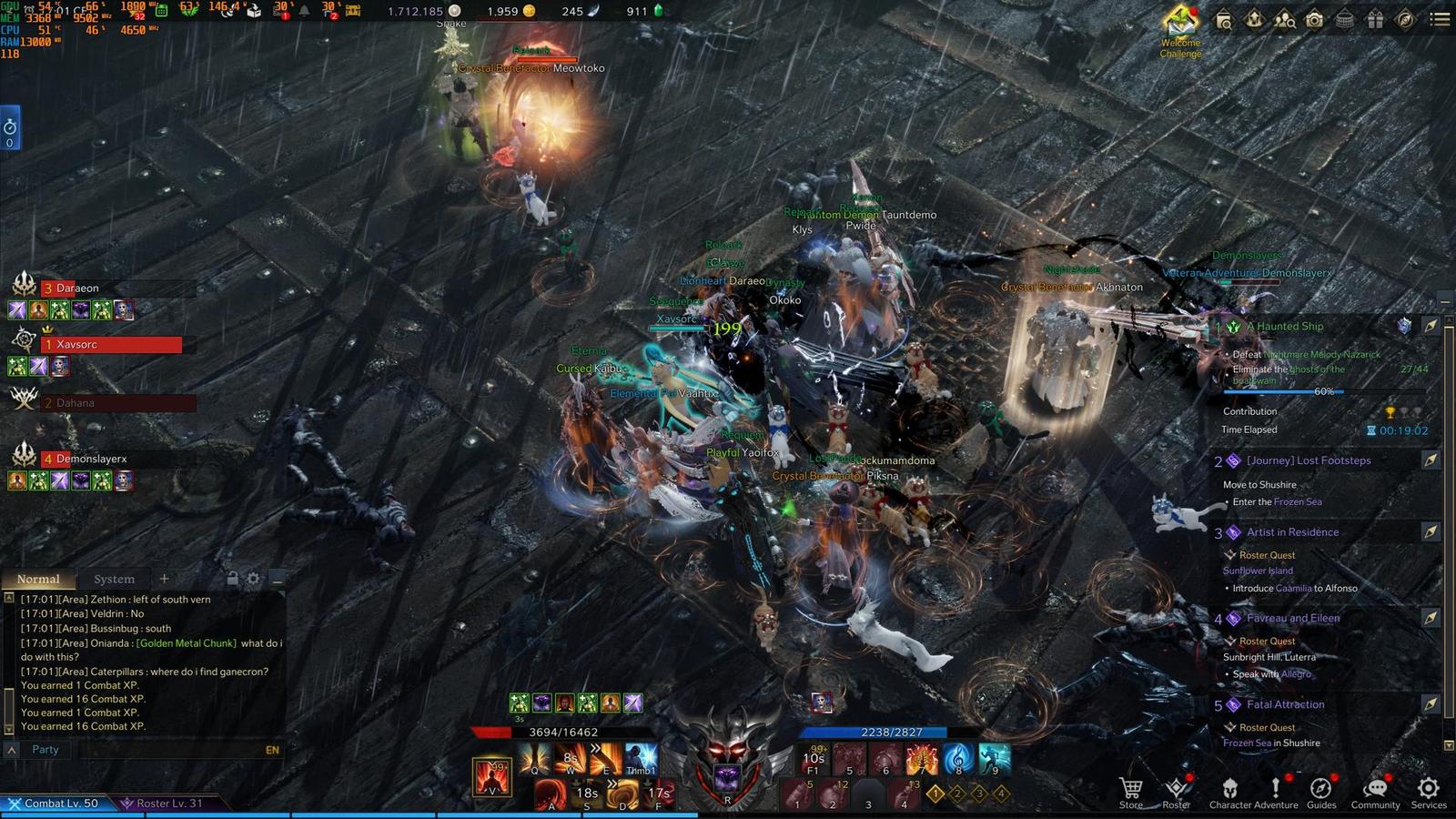This screenshot has width=1456, height=819.
Task: Open the Store
Action: (1131, 792)
